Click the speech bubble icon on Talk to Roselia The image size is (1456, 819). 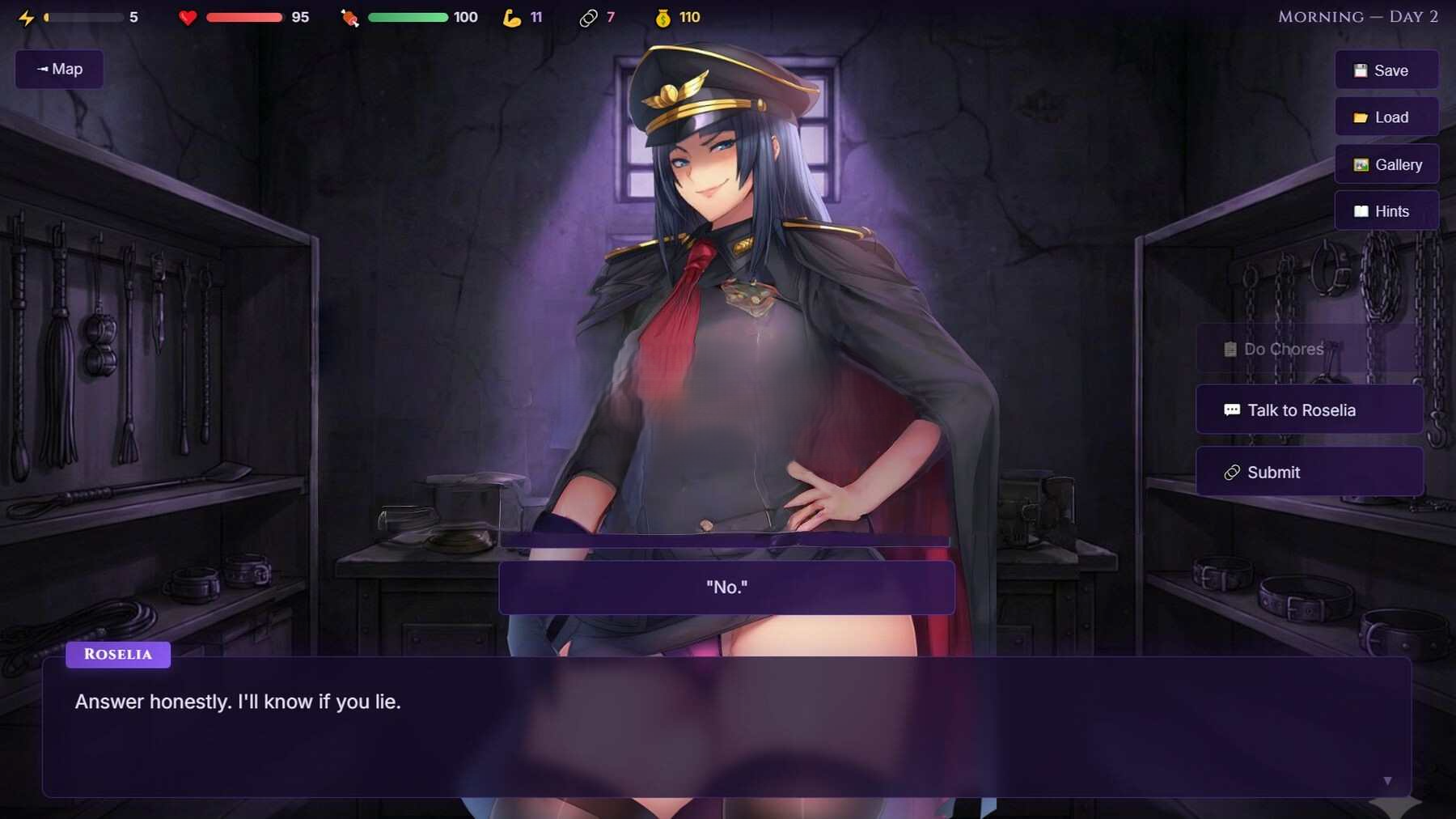[x=1233, y=409]
